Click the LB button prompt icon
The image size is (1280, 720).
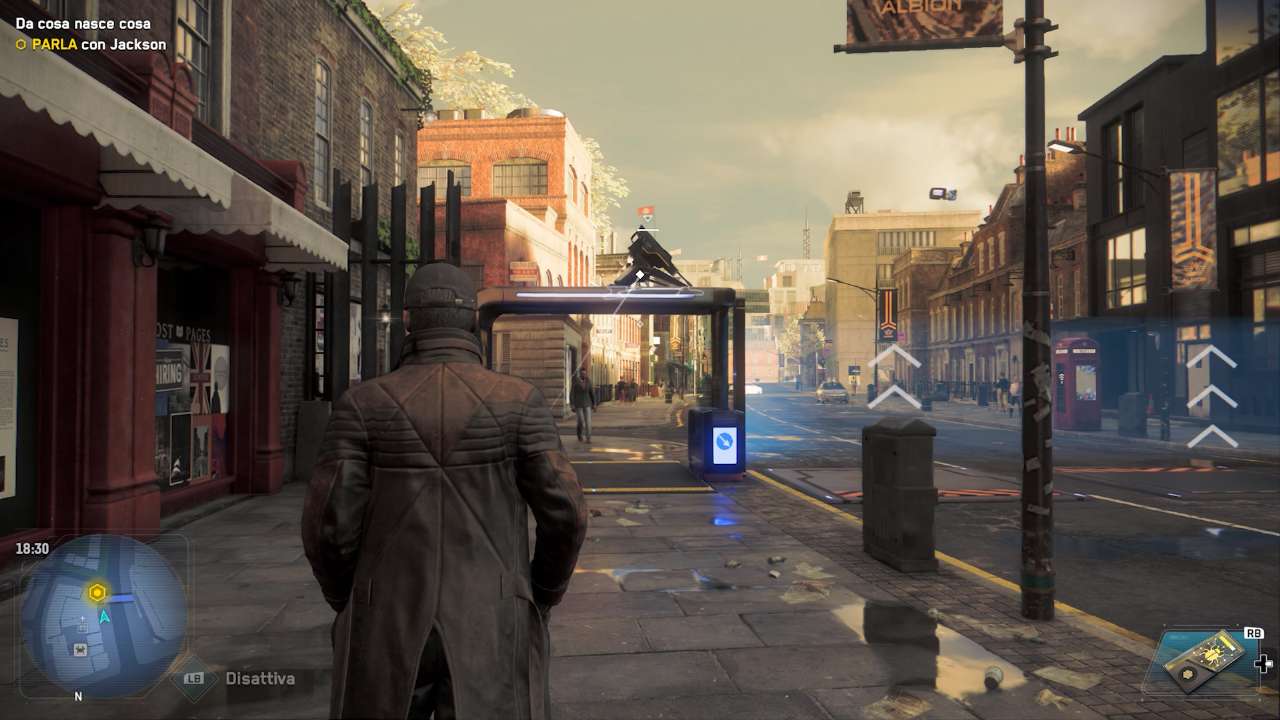(193, 678)
